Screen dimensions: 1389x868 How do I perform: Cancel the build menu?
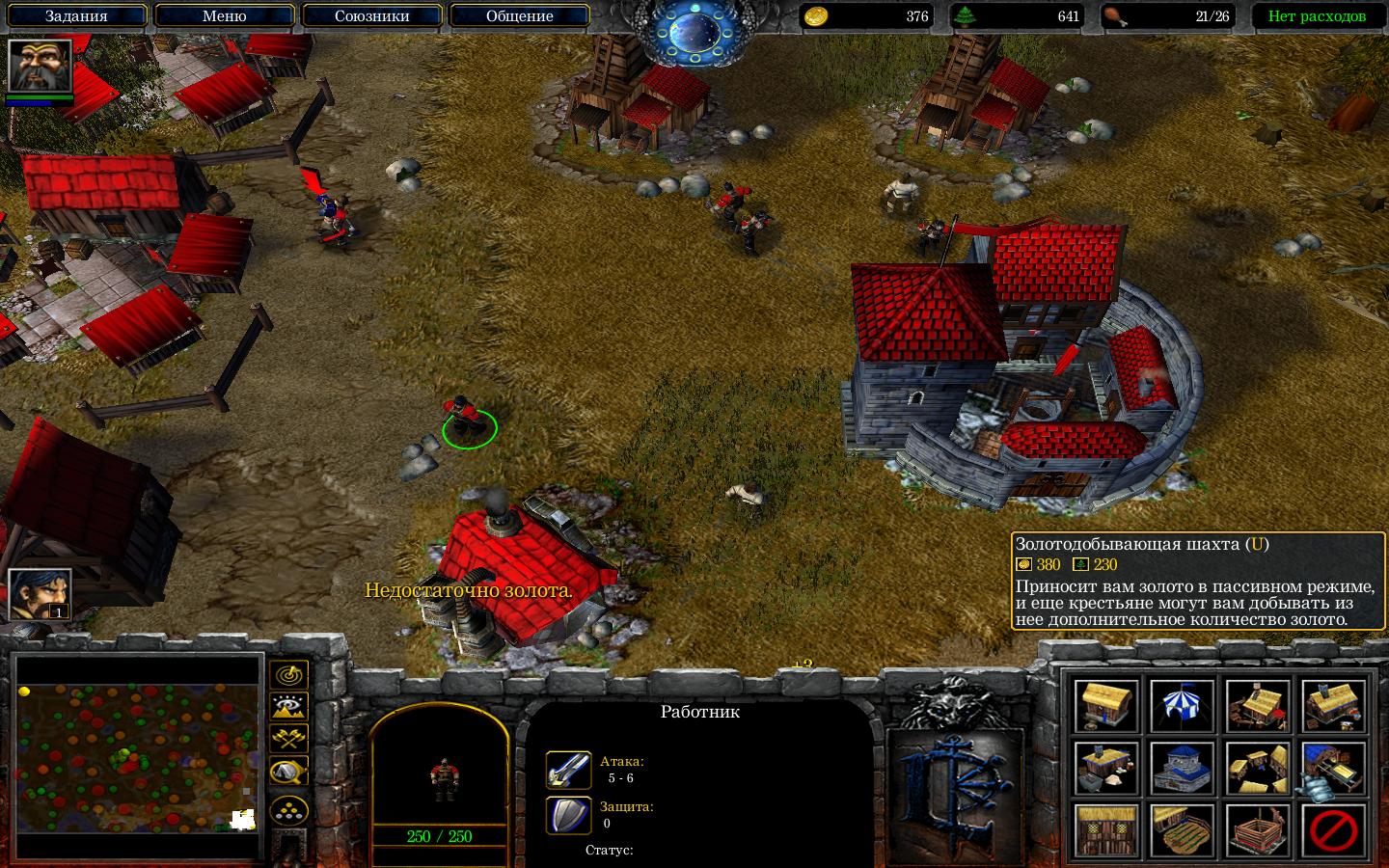point(1334,829)
